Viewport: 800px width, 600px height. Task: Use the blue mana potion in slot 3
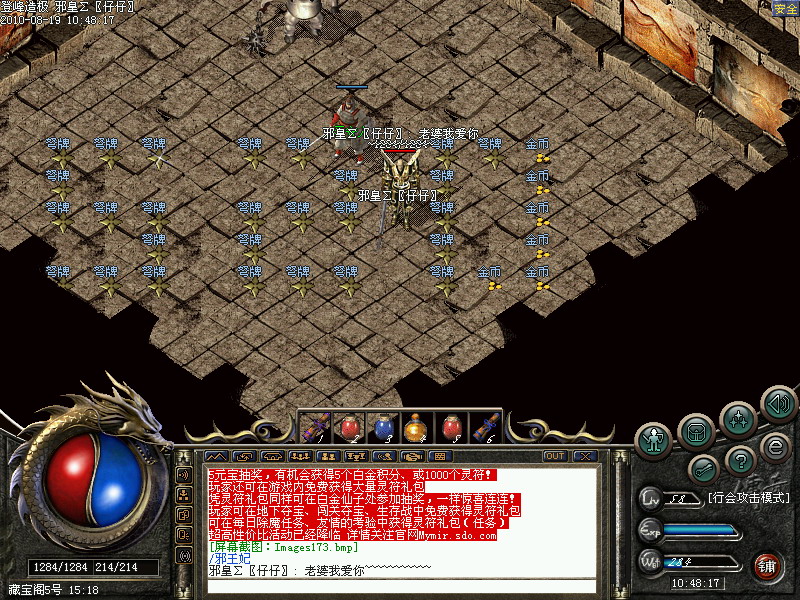(382, 427)
